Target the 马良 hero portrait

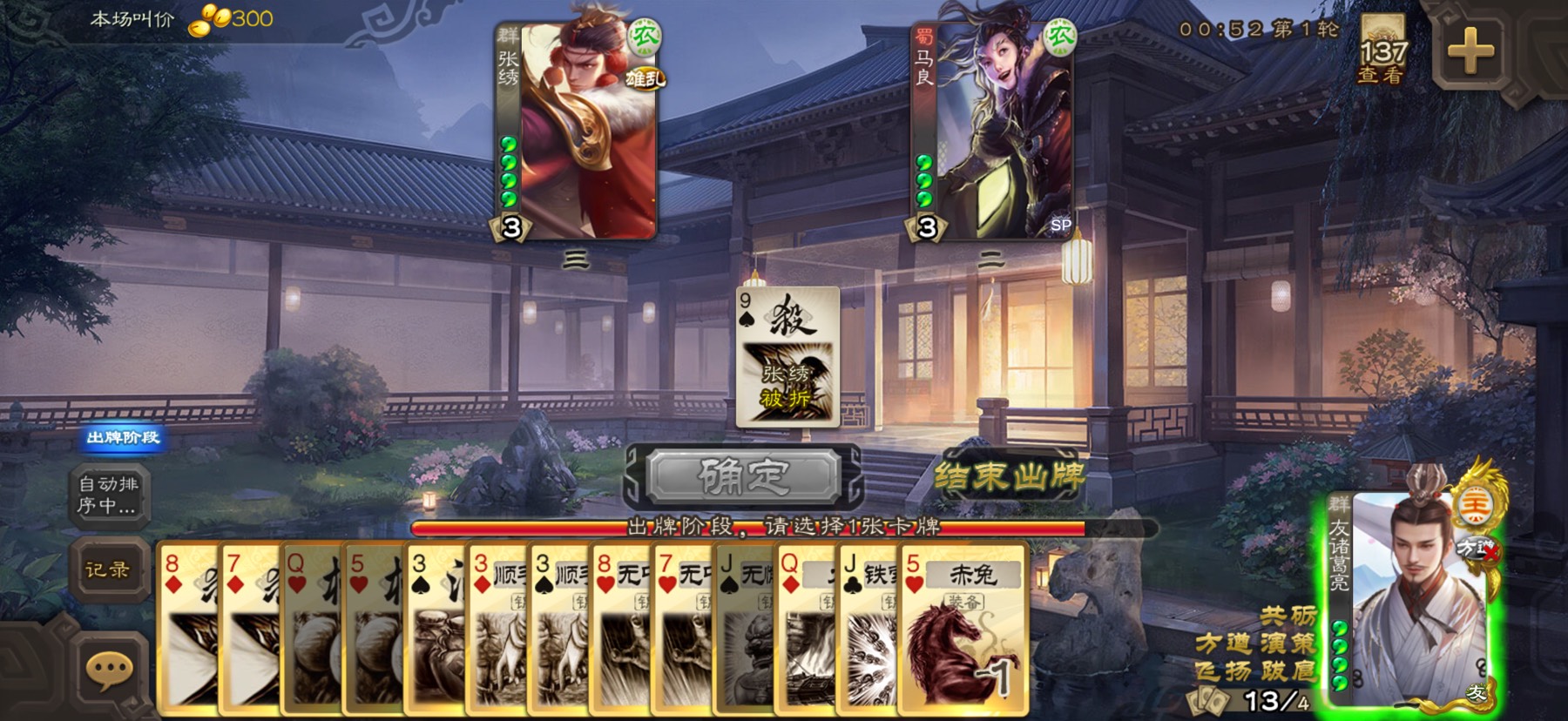point(992,131)
